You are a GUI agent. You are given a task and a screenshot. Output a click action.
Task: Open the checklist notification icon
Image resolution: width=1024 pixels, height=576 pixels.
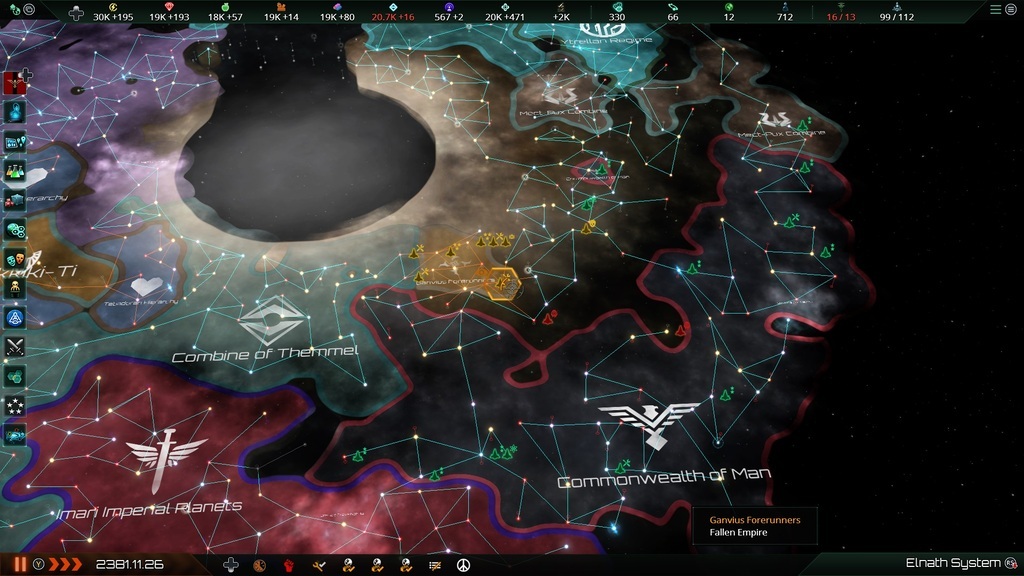(x=434, y=565)
